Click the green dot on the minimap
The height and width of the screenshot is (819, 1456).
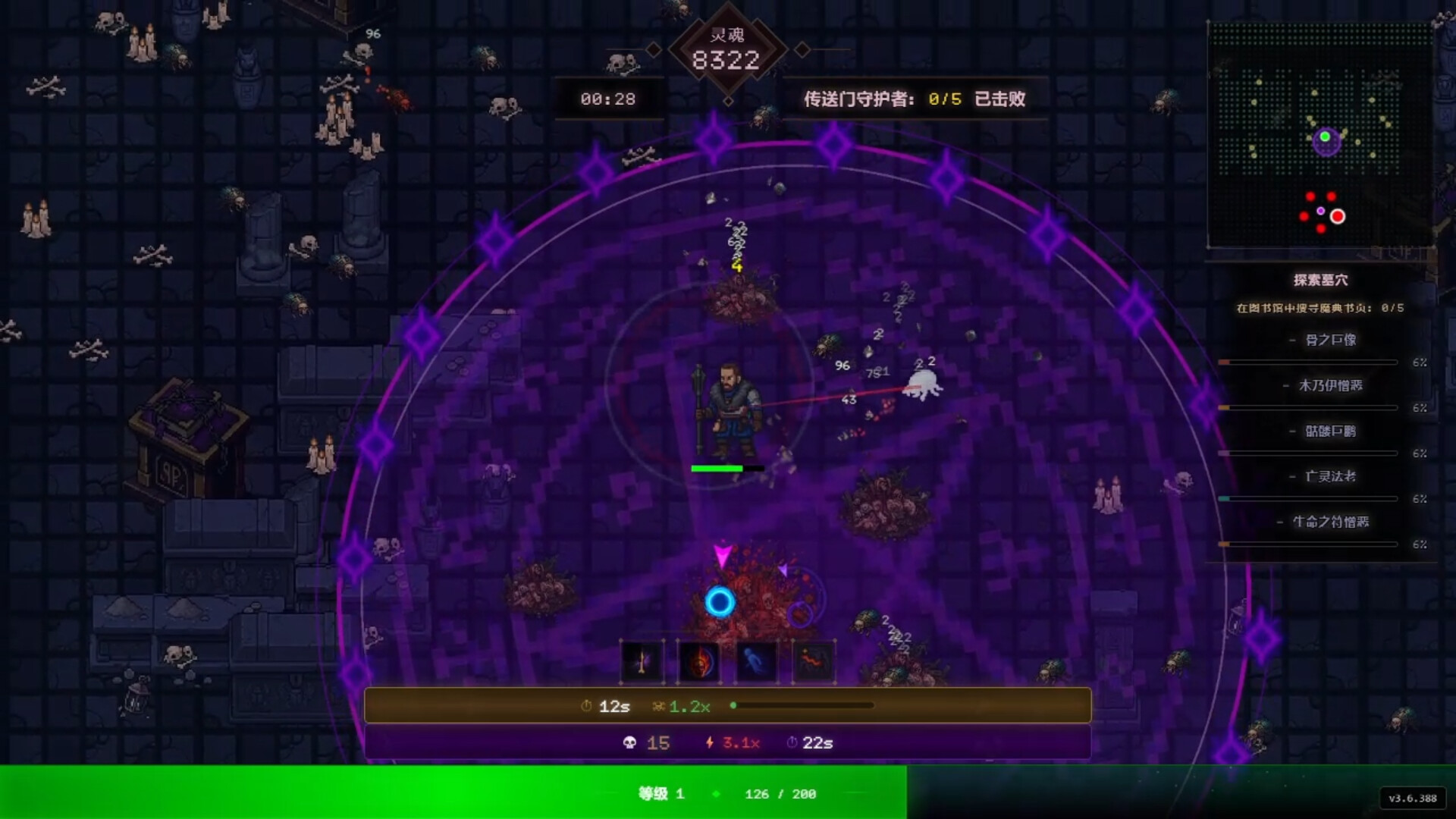point(1323,137)
